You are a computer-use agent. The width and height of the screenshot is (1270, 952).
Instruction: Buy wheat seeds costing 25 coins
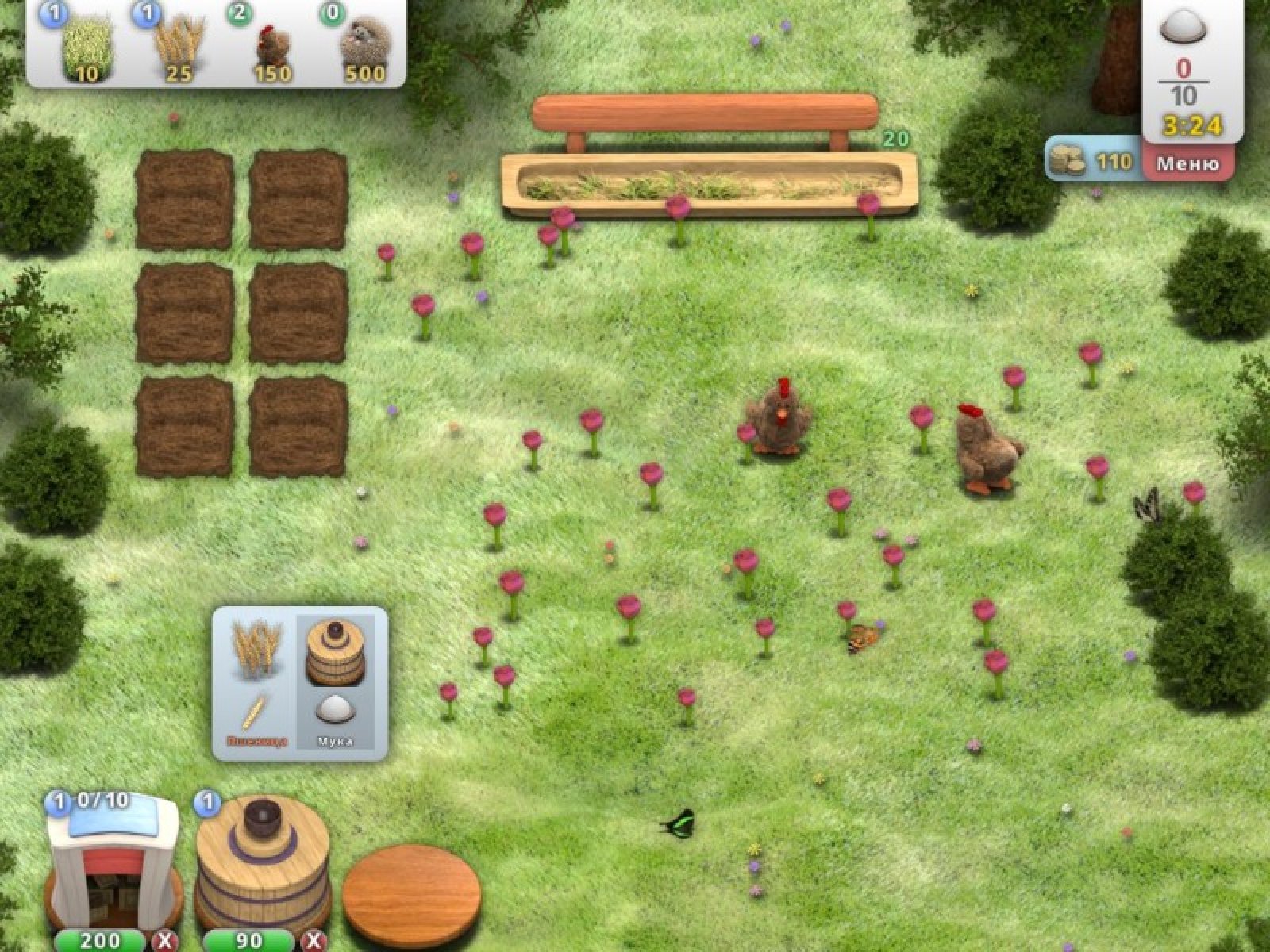click(x=178, y=48)
